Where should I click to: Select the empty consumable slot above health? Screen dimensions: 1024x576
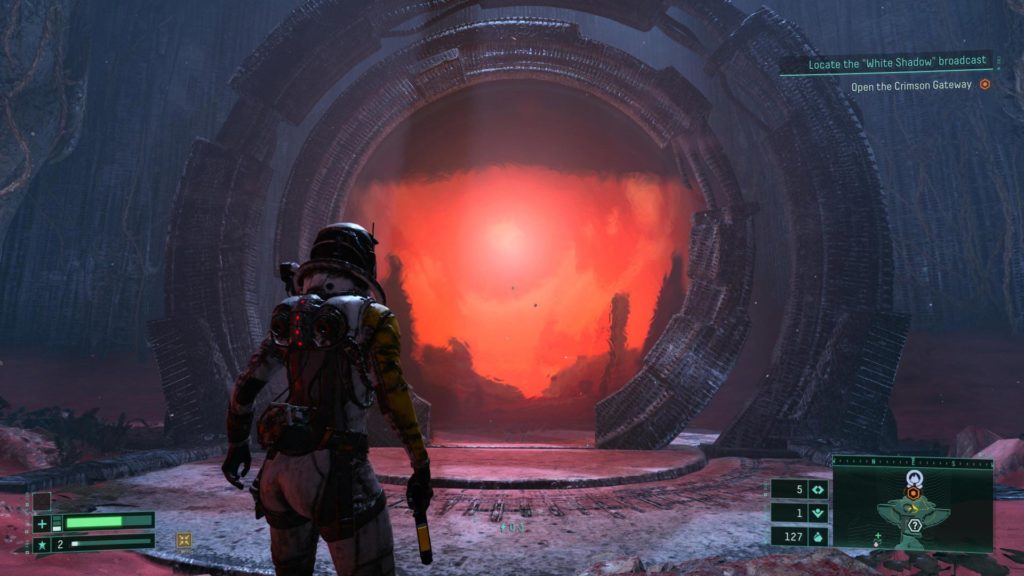point(41,500)
